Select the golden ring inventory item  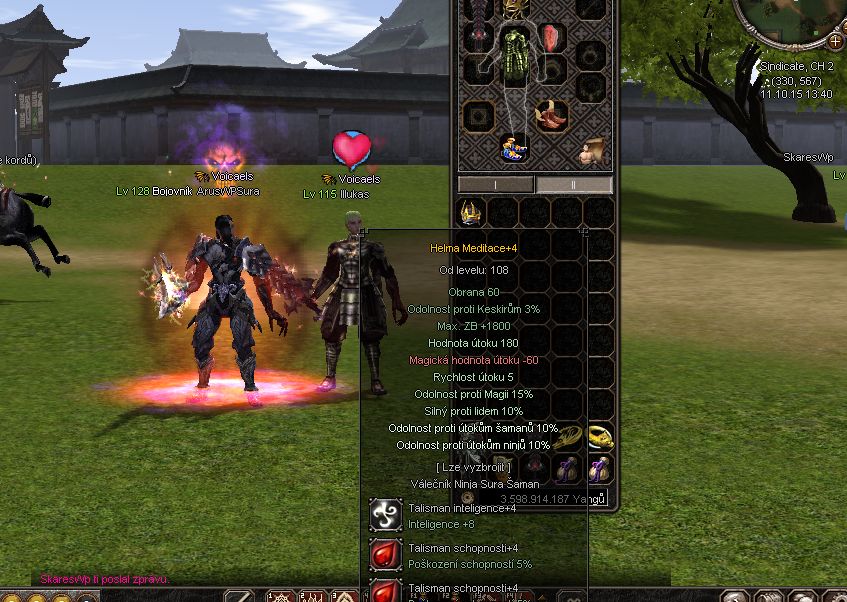coord(600,436)
